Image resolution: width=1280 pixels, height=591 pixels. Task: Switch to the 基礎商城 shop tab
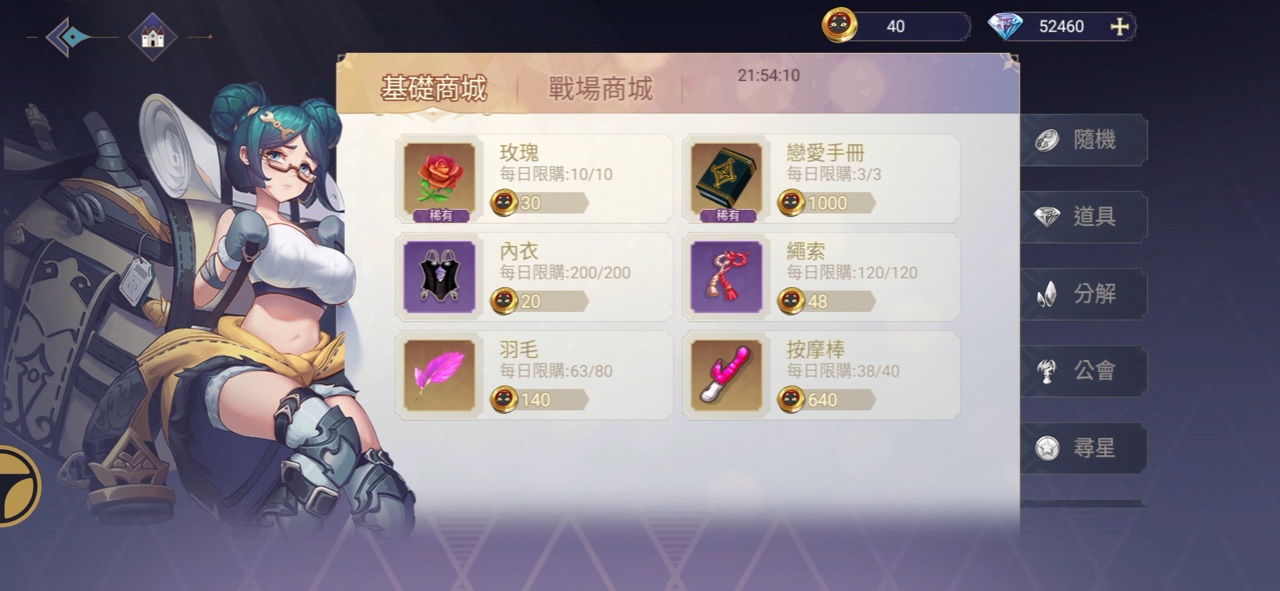tap(433, 89)
